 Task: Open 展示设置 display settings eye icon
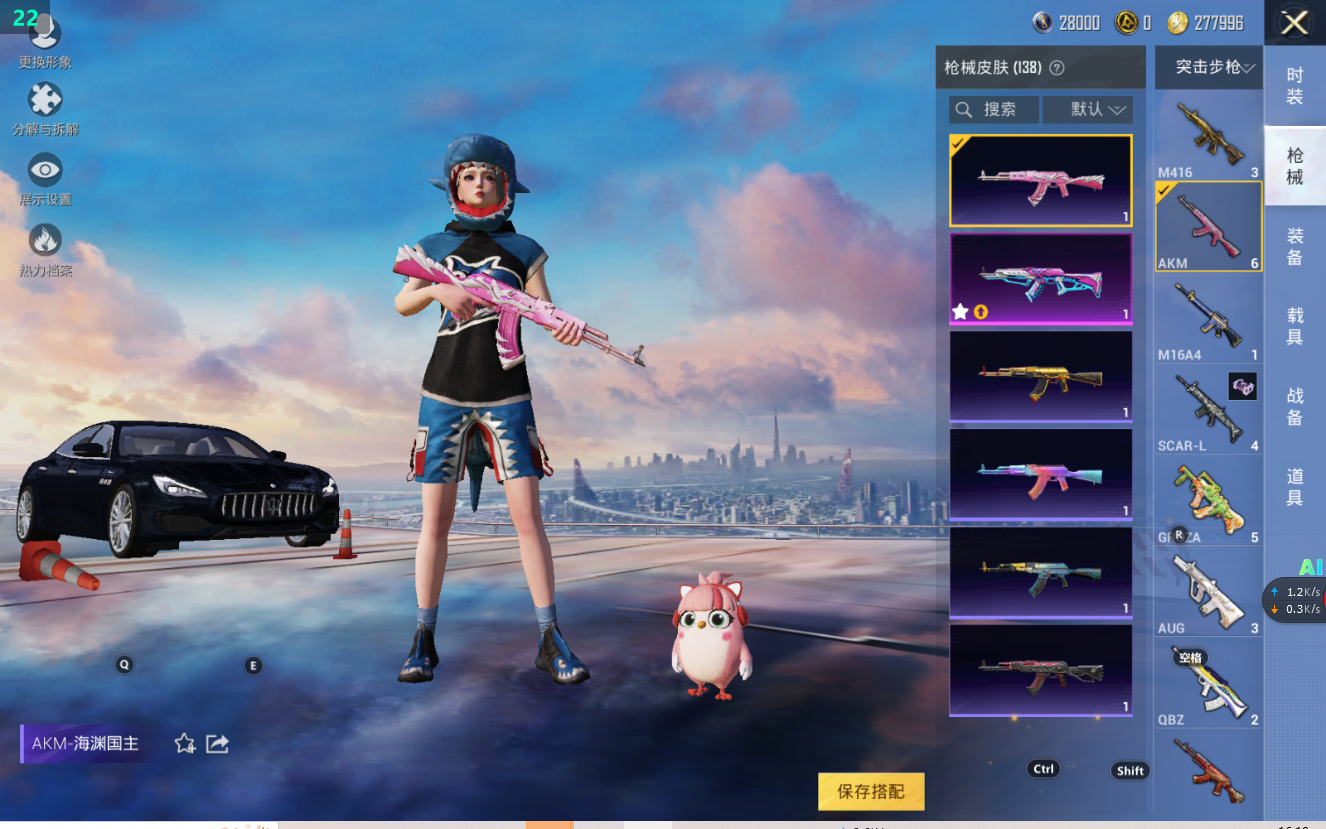pos(45,176)
